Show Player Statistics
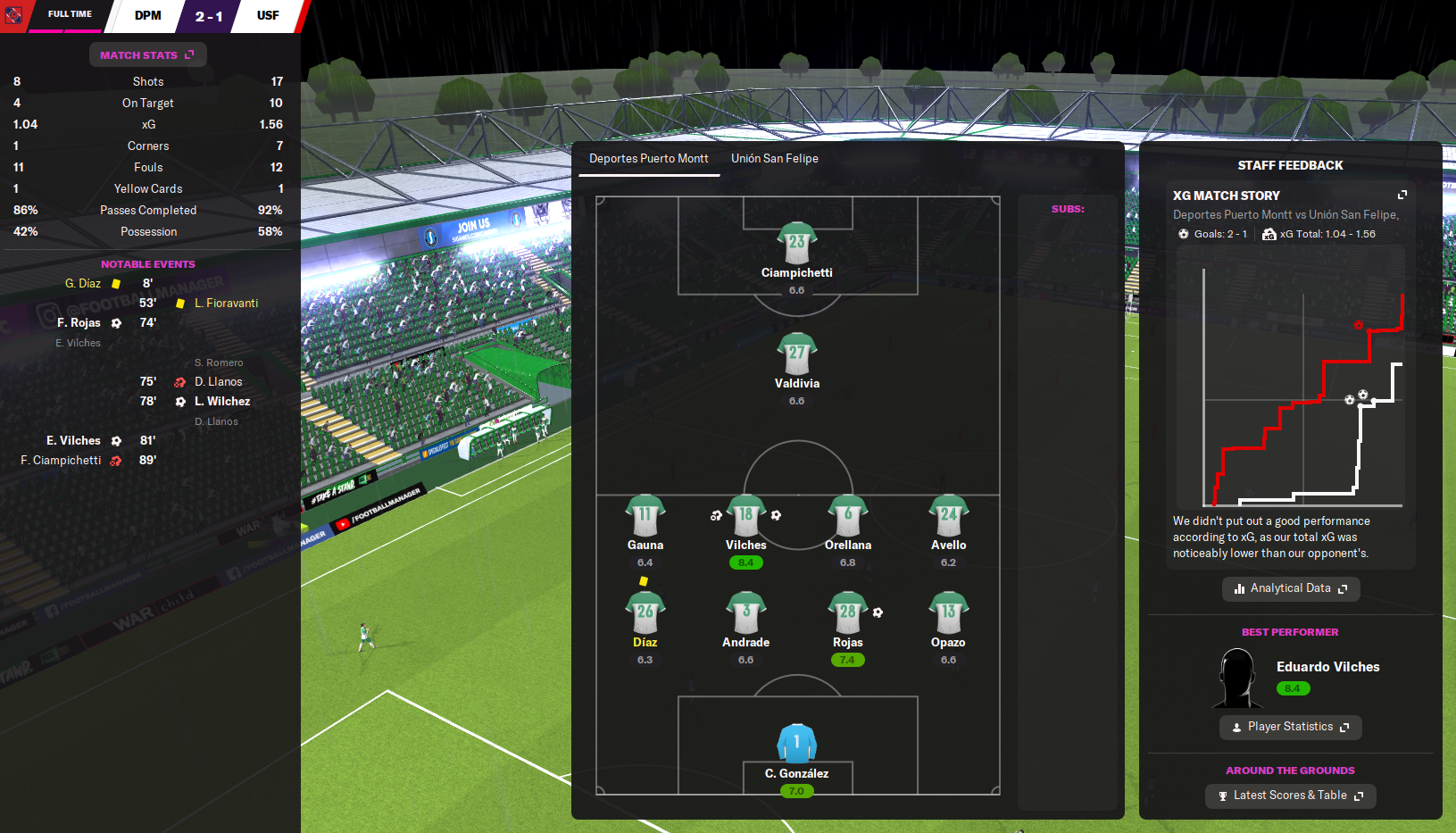Screen dimensions: 1456x833 point(1290,727)
